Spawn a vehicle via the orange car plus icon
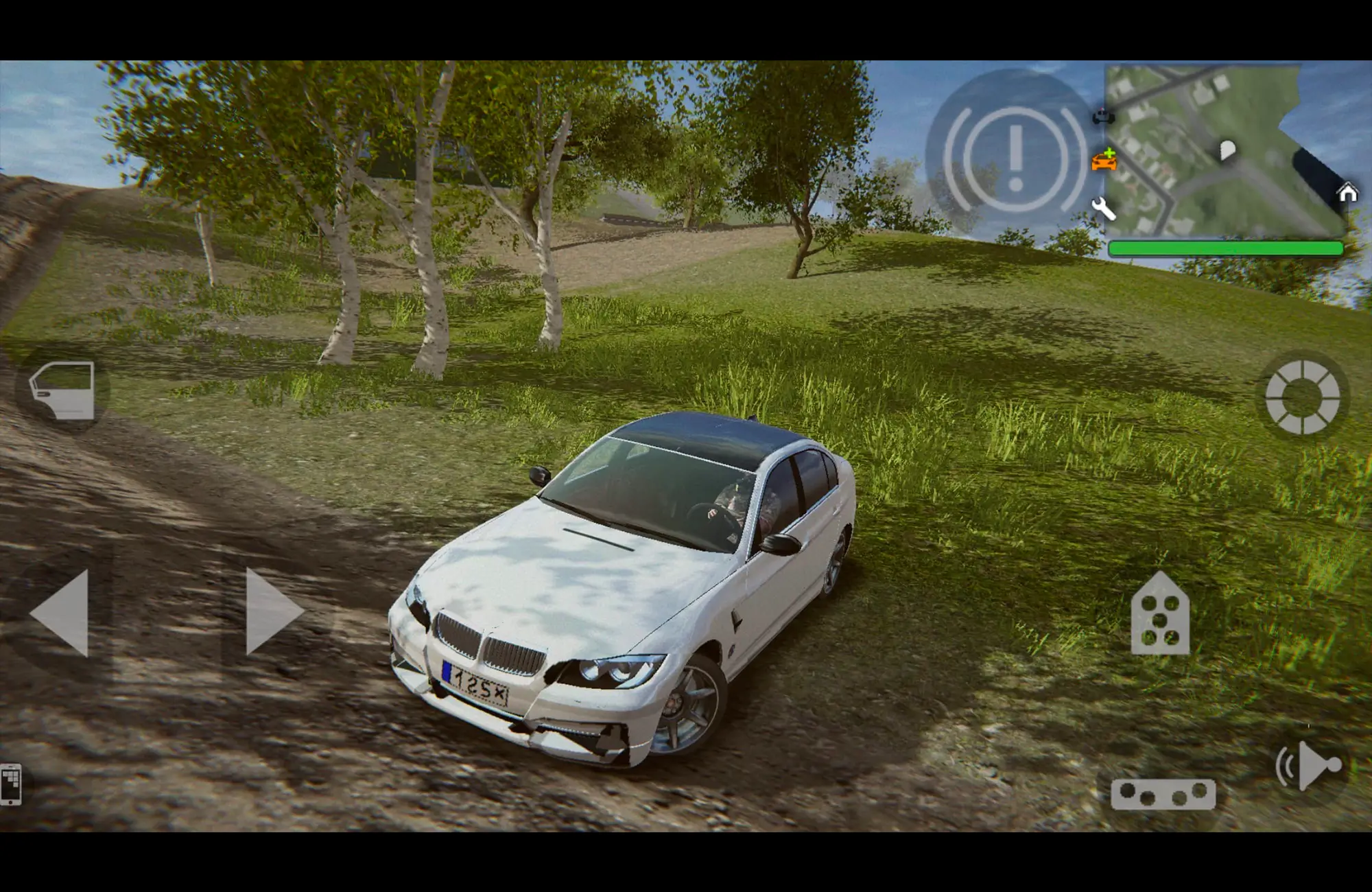 point(1105,163)
